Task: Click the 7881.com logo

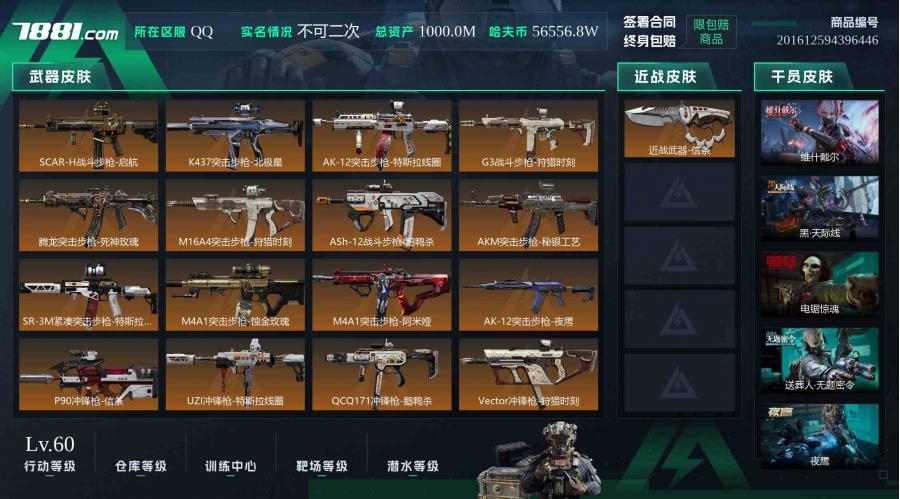Action: 65,32
